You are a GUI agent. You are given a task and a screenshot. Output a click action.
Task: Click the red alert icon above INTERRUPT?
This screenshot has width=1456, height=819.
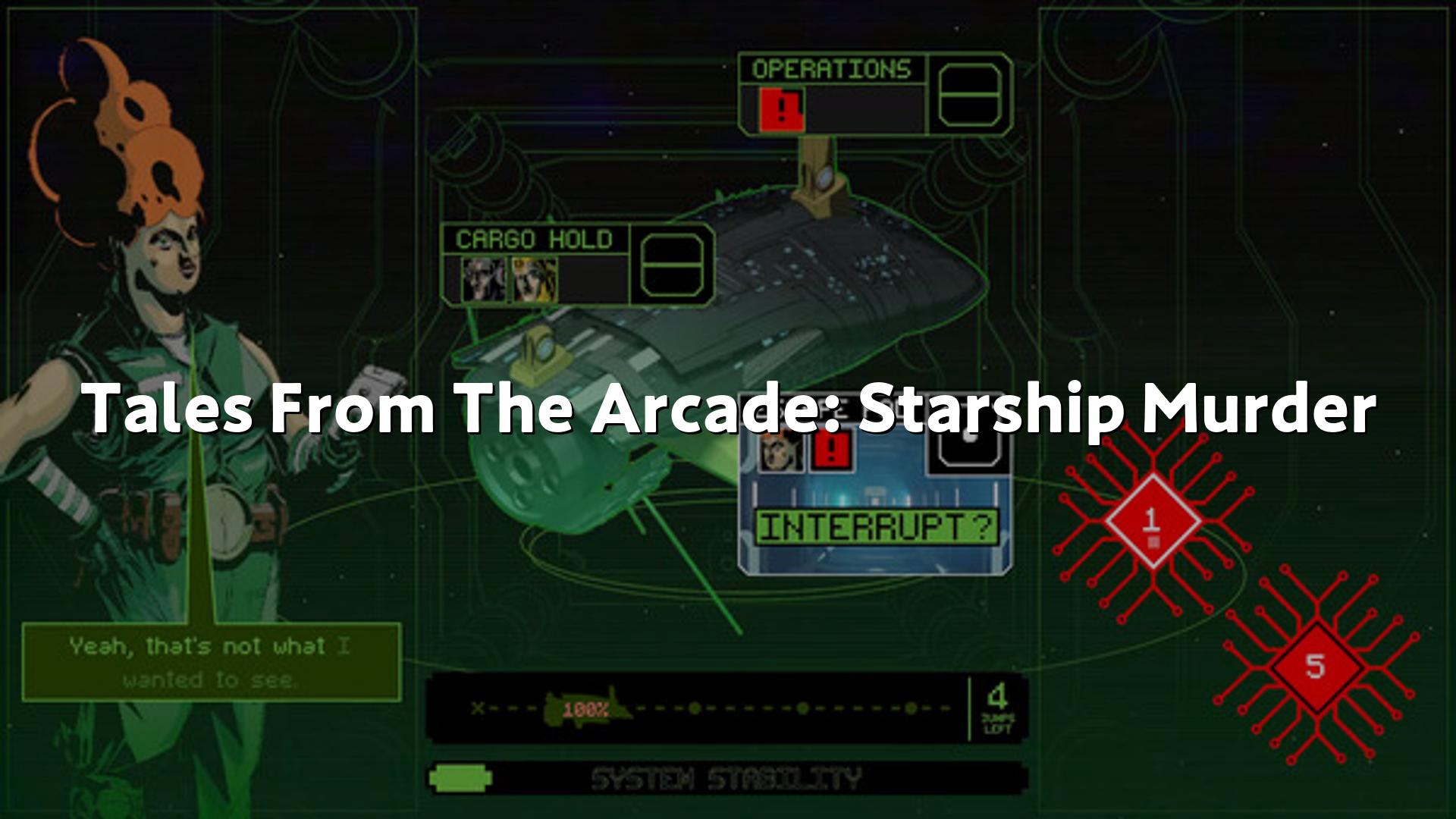coord(832,451)
